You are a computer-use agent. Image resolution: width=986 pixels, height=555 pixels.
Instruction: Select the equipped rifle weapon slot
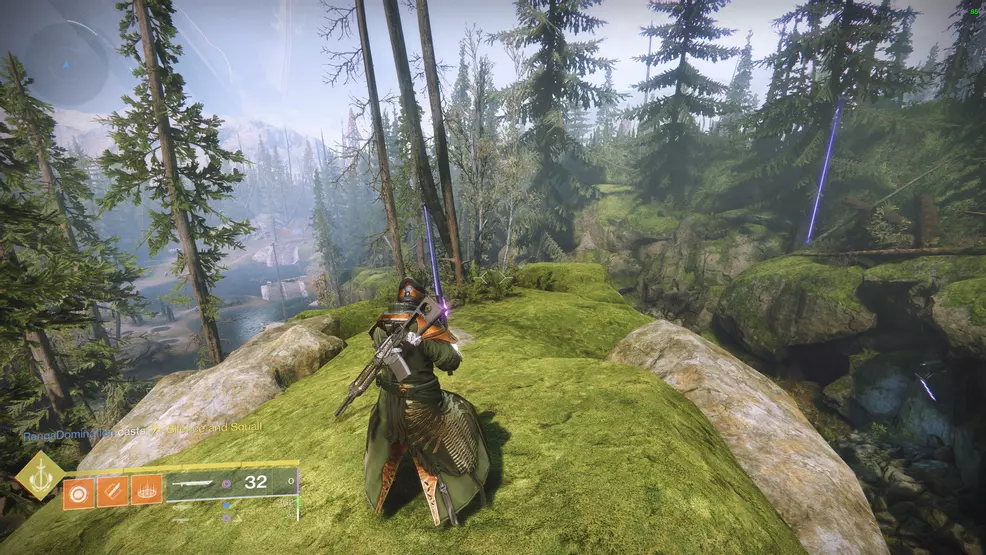coord(230,483)
